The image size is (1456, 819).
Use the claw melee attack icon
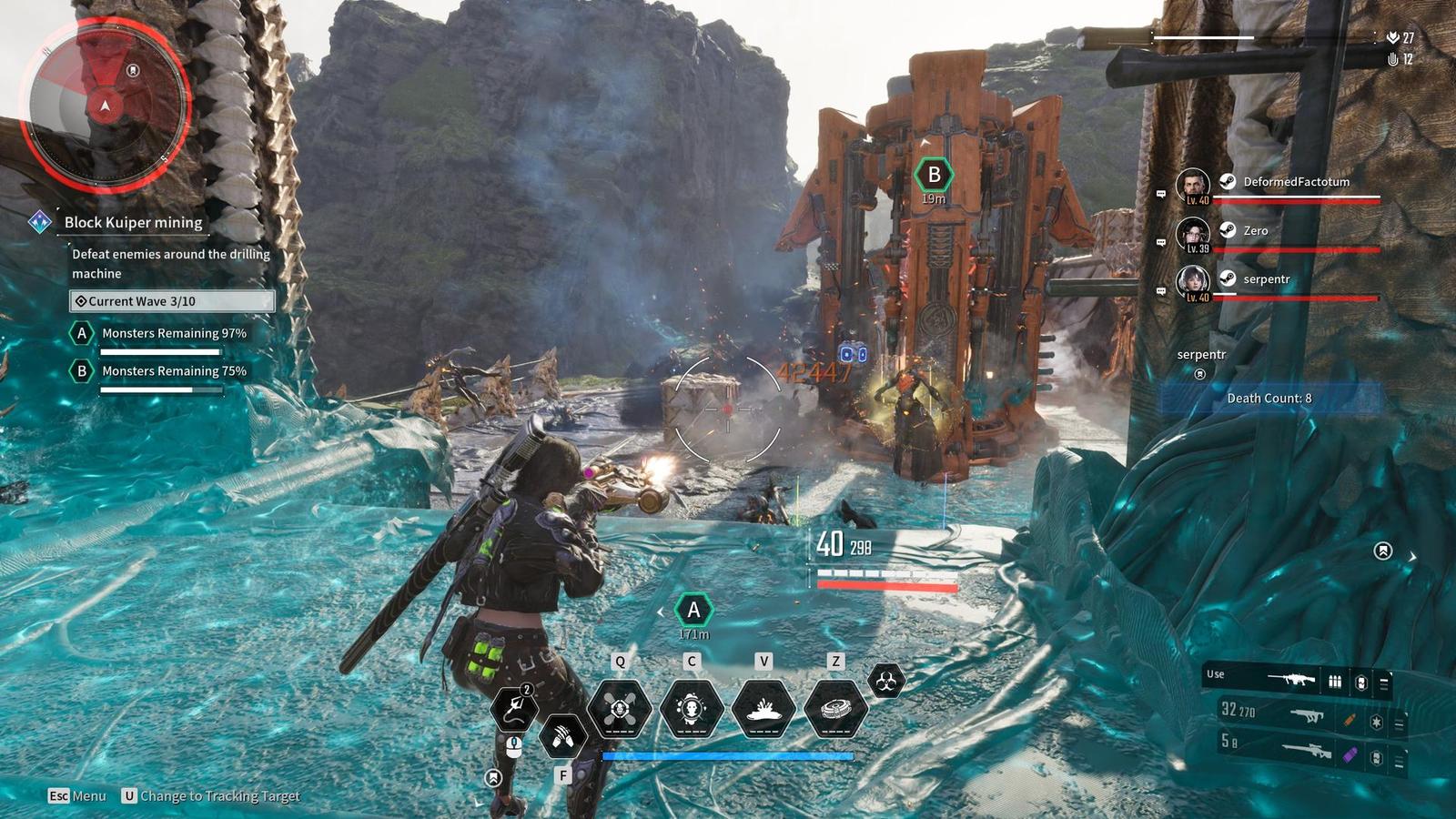tap(562, 735)
